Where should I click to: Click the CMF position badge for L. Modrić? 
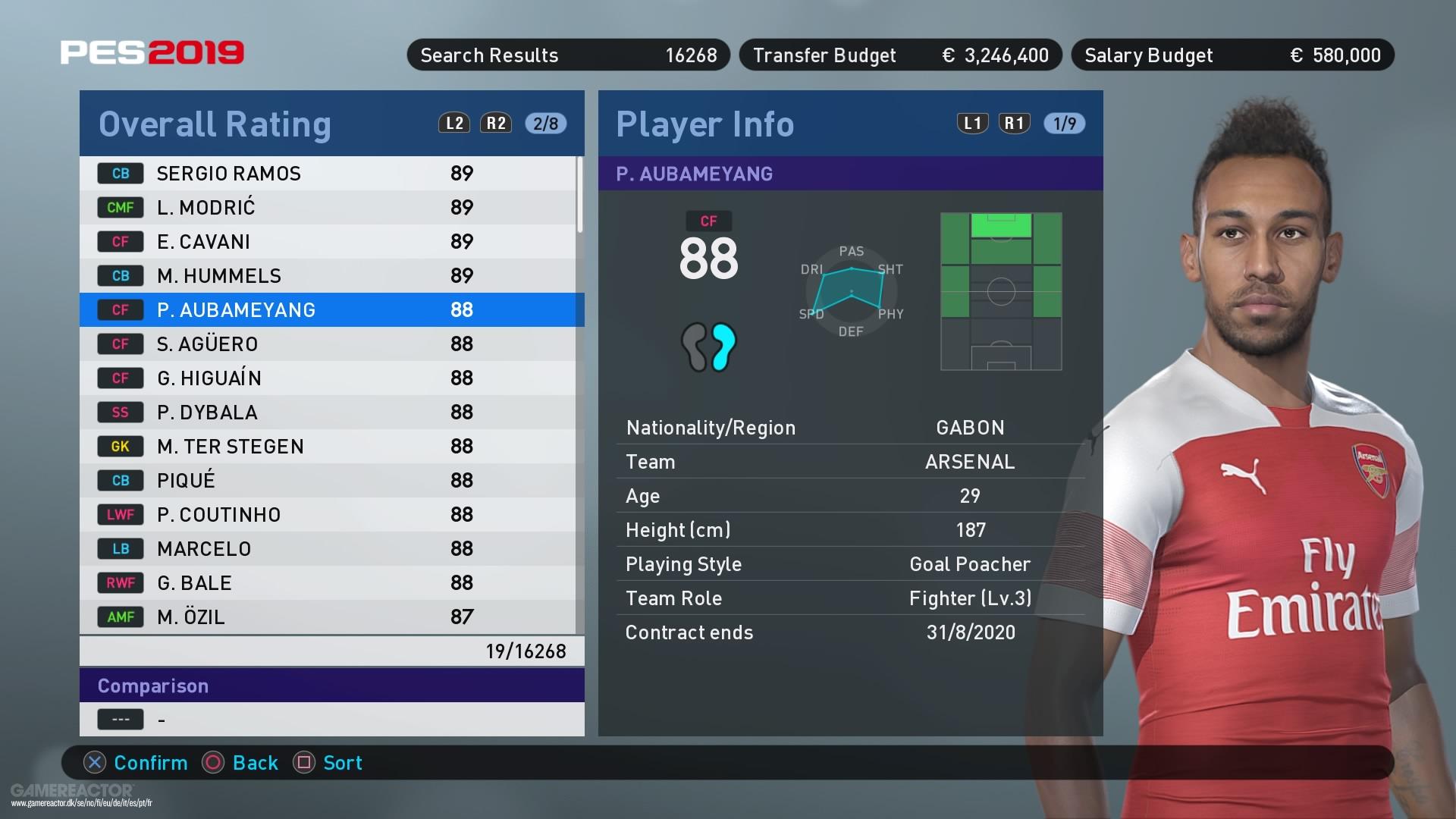point(121,207)
